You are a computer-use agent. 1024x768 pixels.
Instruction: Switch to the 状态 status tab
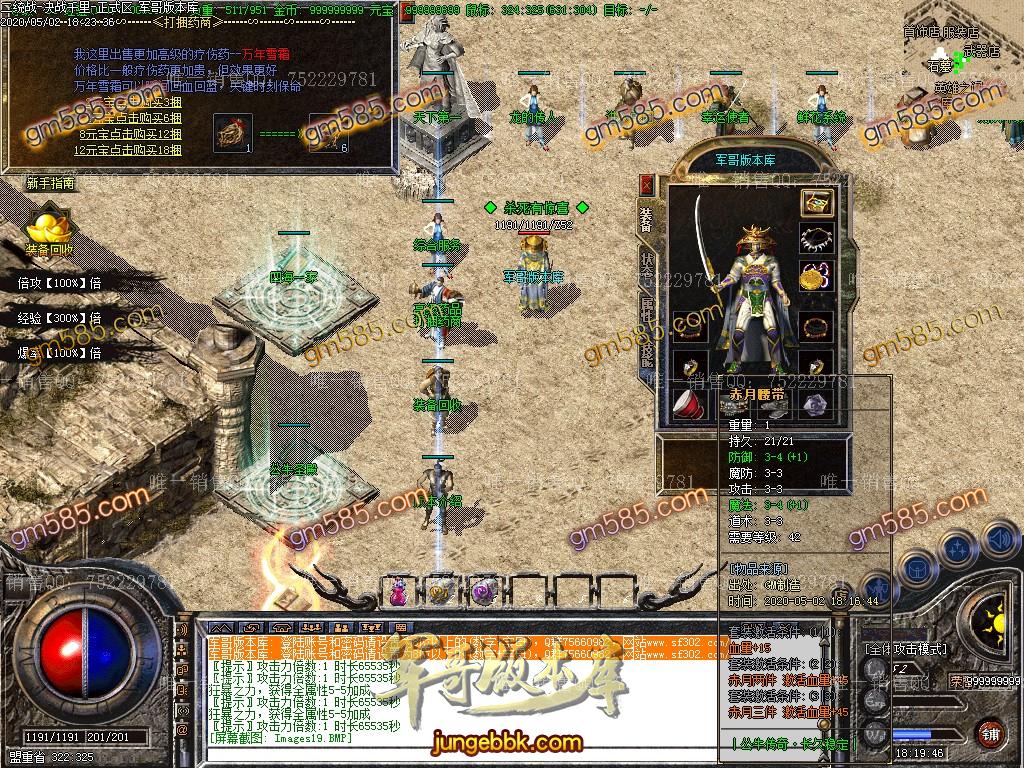(x=647, y=260)
